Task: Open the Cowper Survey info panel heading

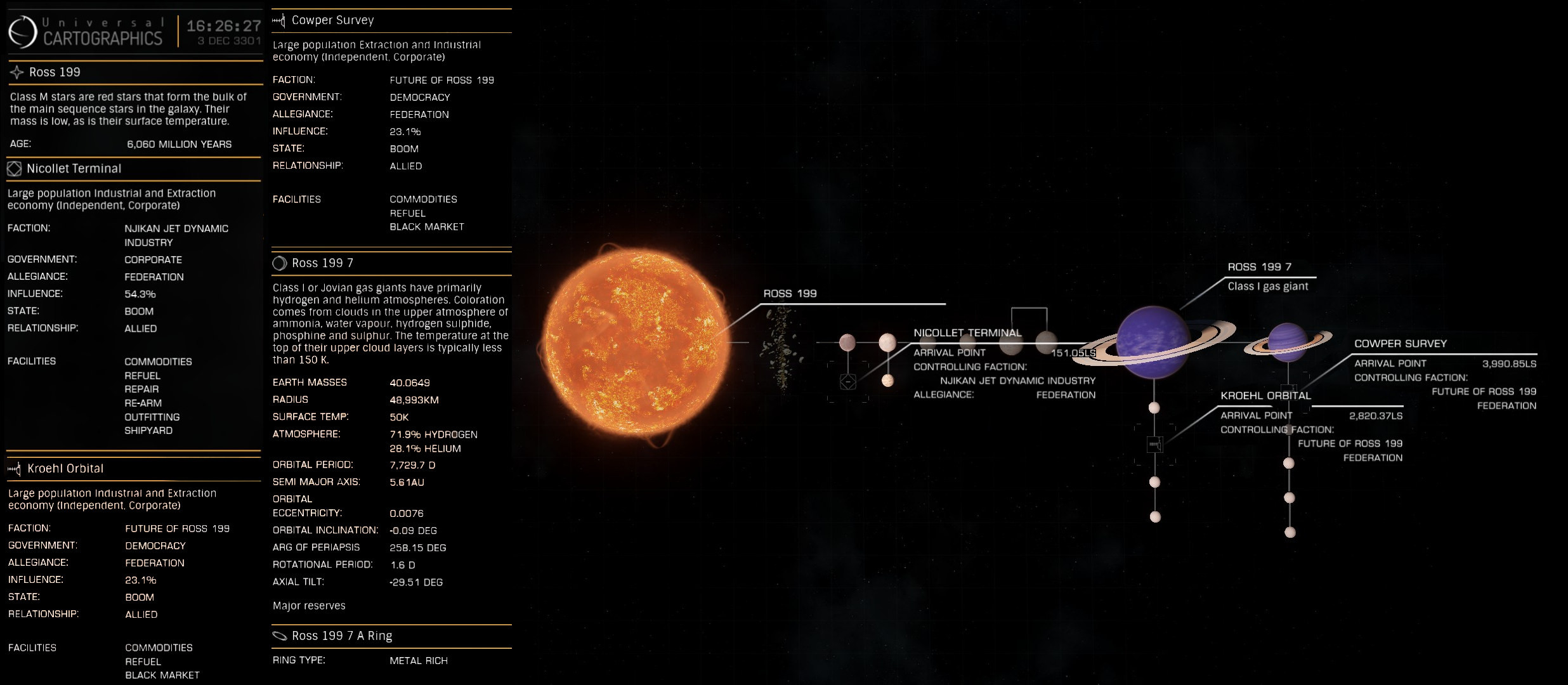Action: [332, 20]
